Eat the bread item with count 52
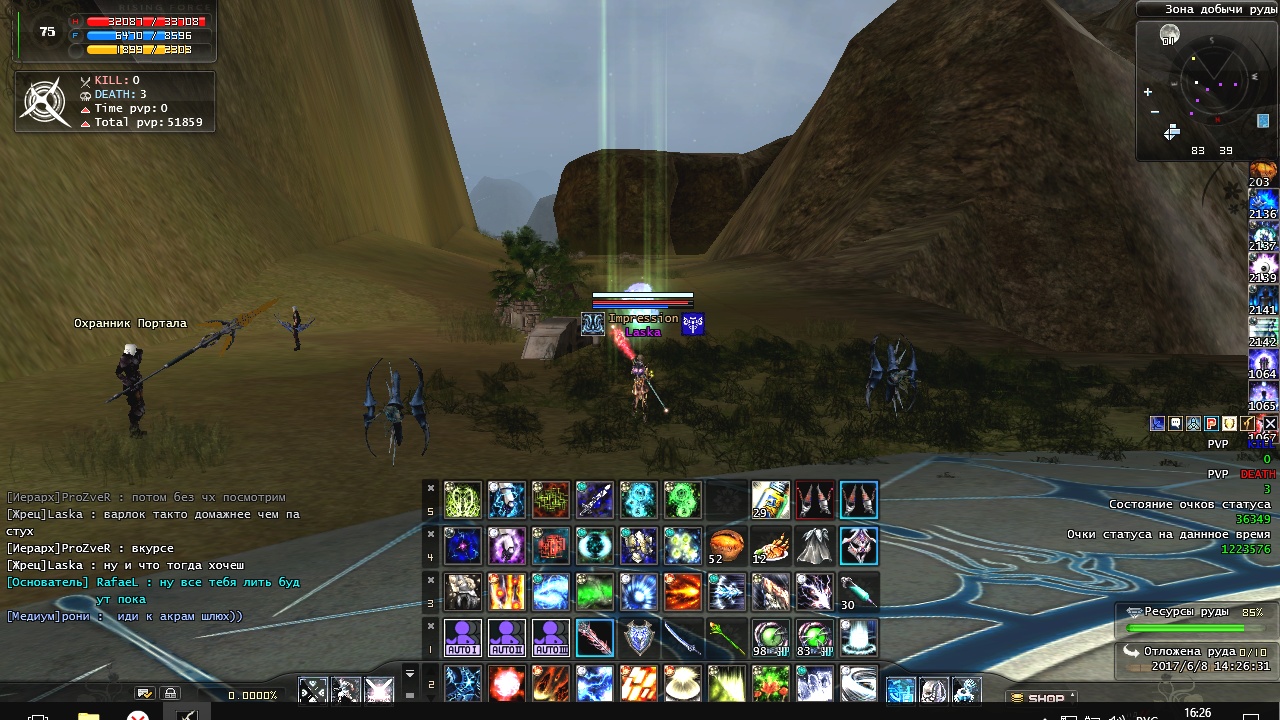The image size is (1280, 720). pyautogui.click(x=727, y=546)
